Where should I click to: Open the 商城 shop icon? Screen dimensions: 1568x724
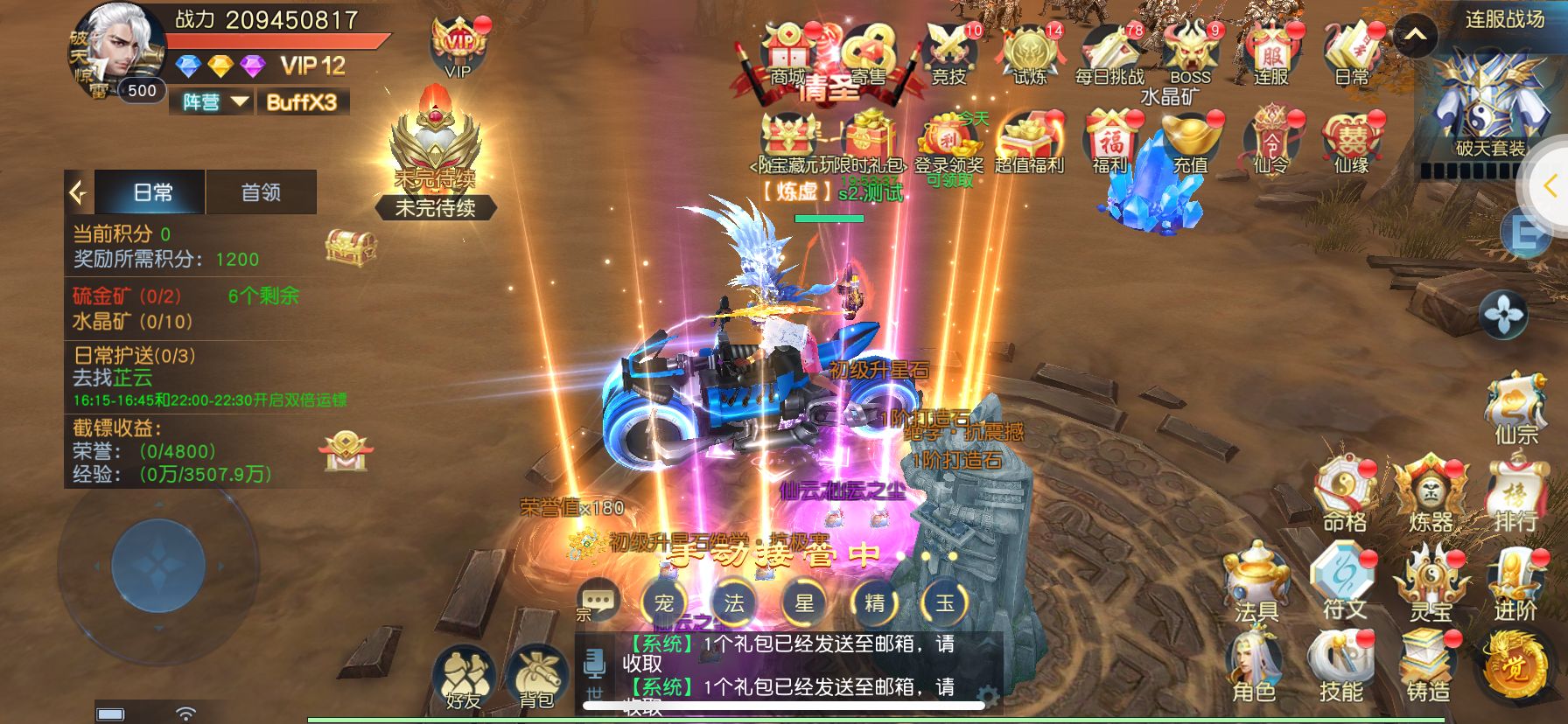pyautogui.click(x=787, y=54)
